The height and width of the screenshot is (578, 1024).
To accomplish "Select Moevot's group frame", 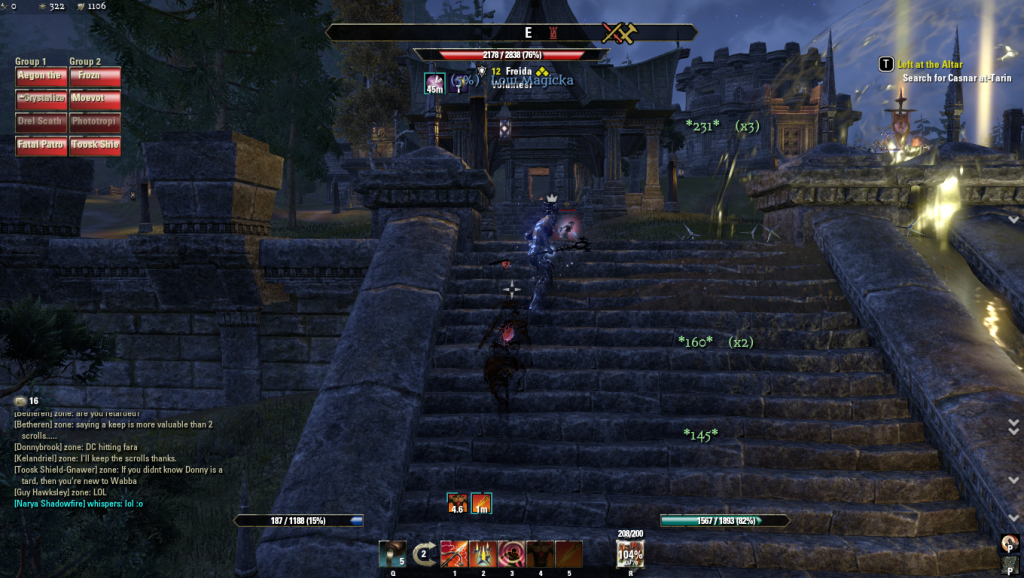I will (x=95, y=99).
